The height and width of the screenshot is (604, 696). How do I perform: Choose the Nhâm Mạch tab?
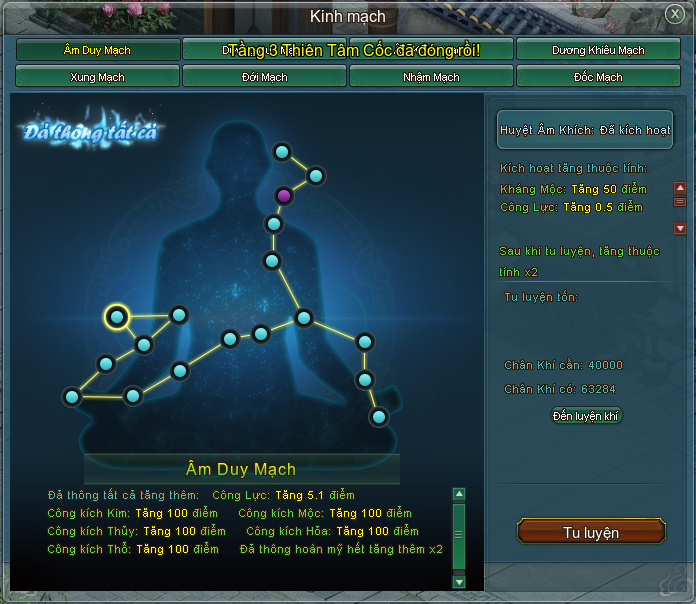coord(431,76)
